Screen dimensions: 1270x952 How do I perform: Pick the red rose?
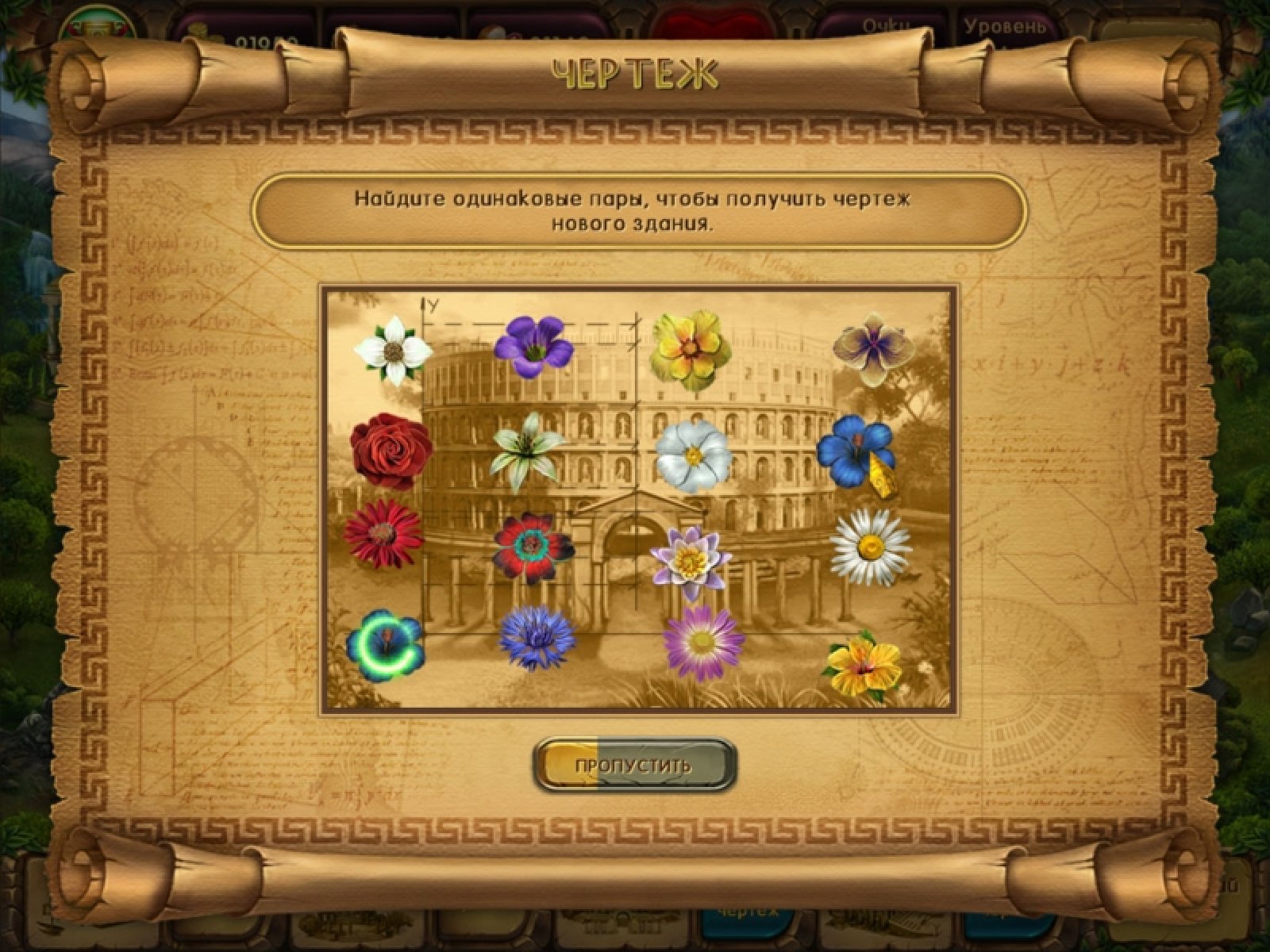pyautogui.click(x=391, y=448)
